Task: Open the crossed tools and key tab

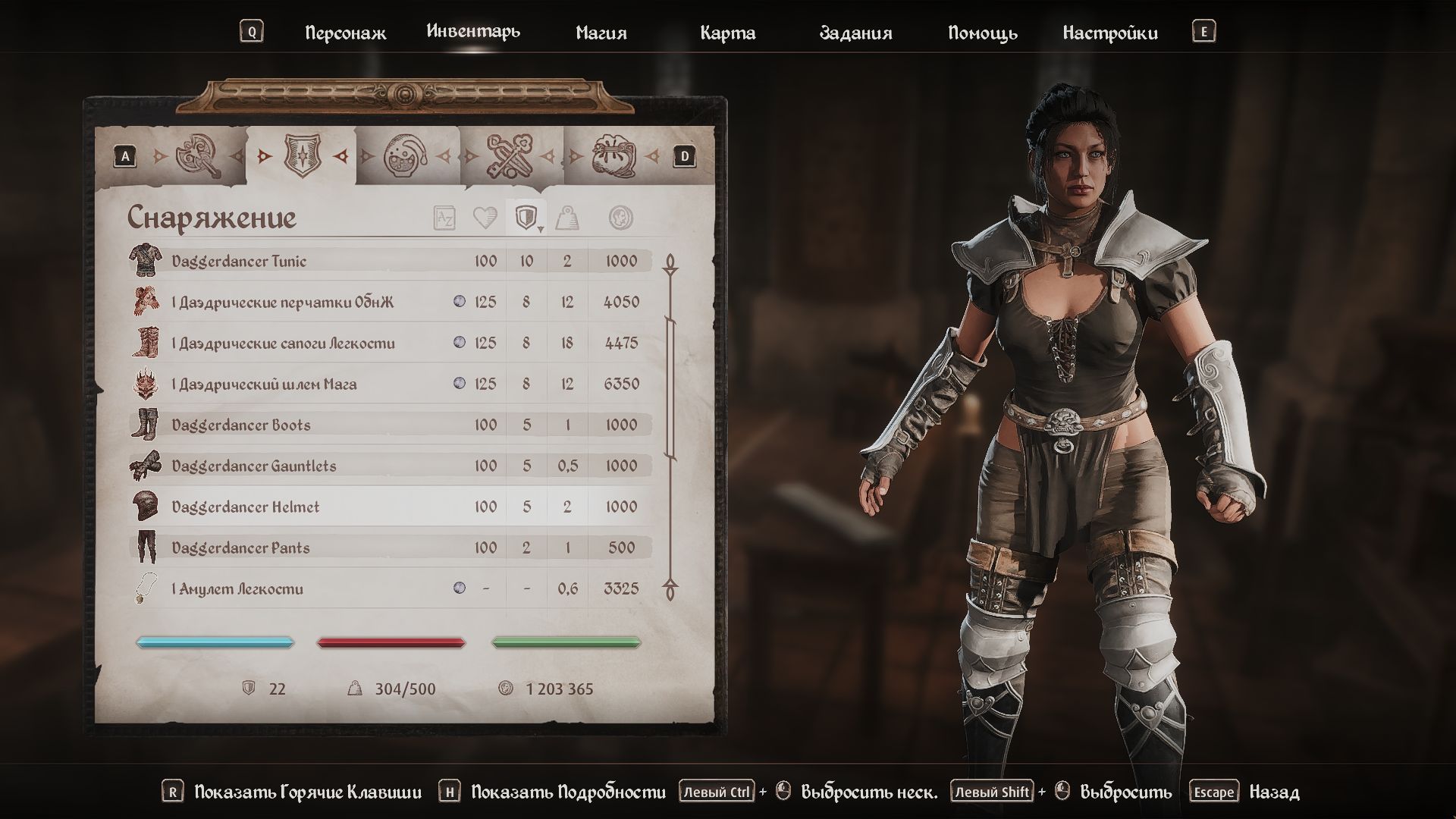Action: click(x=510, y=156)
